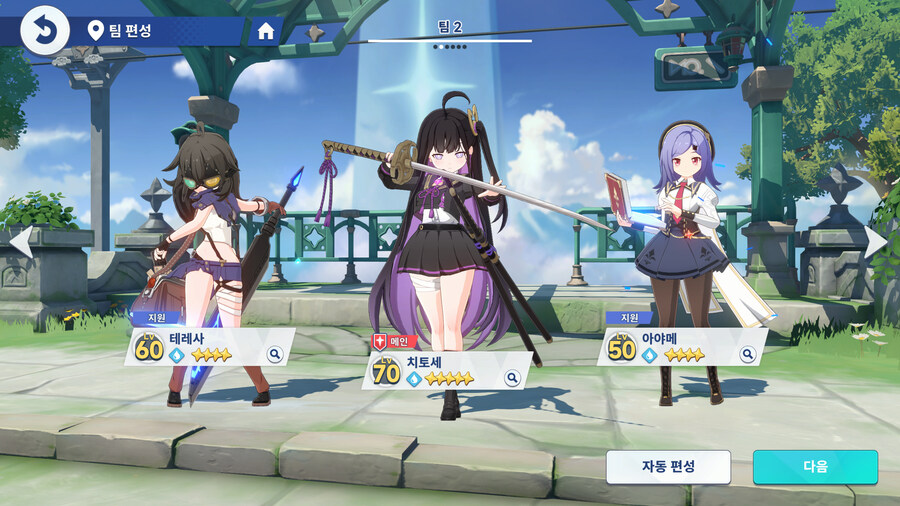The image size is (900, 506).
Task: Inspect 테레사 with her magnifier icon
Action: pyautogui.click(x=275, y=354)
